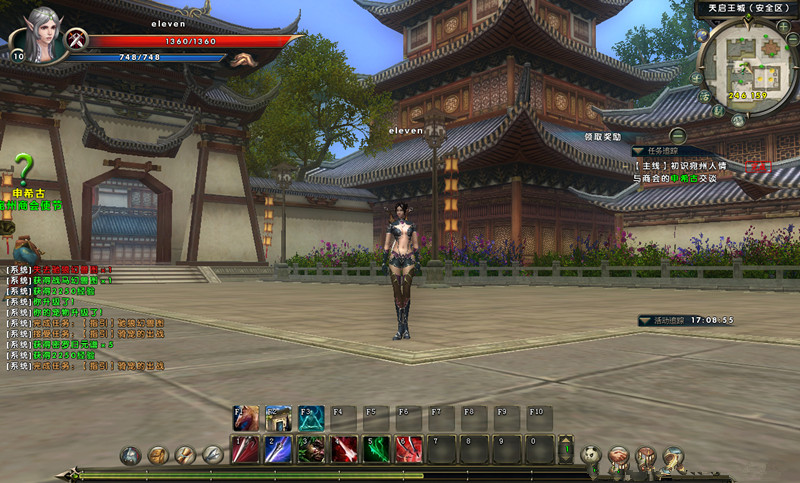Use the F3 teal triangle skill slot
This screenshot has height=483, width=800.
coord(309,417)
